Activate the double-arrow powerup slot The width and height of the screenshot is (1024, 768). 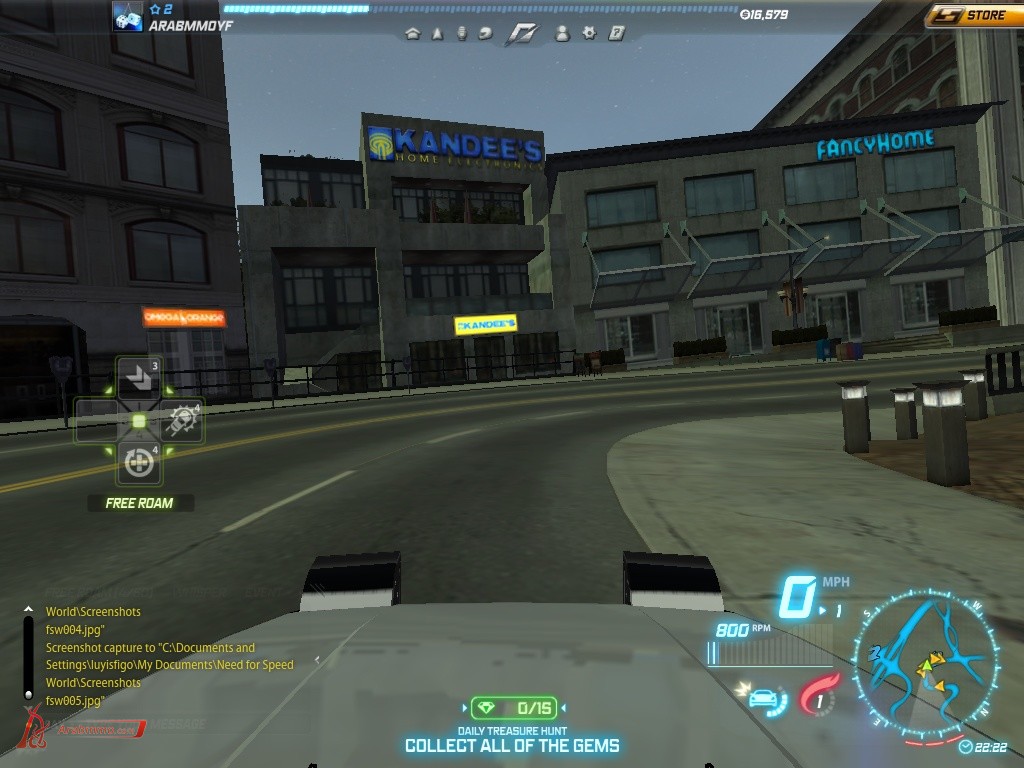point(138,376)
